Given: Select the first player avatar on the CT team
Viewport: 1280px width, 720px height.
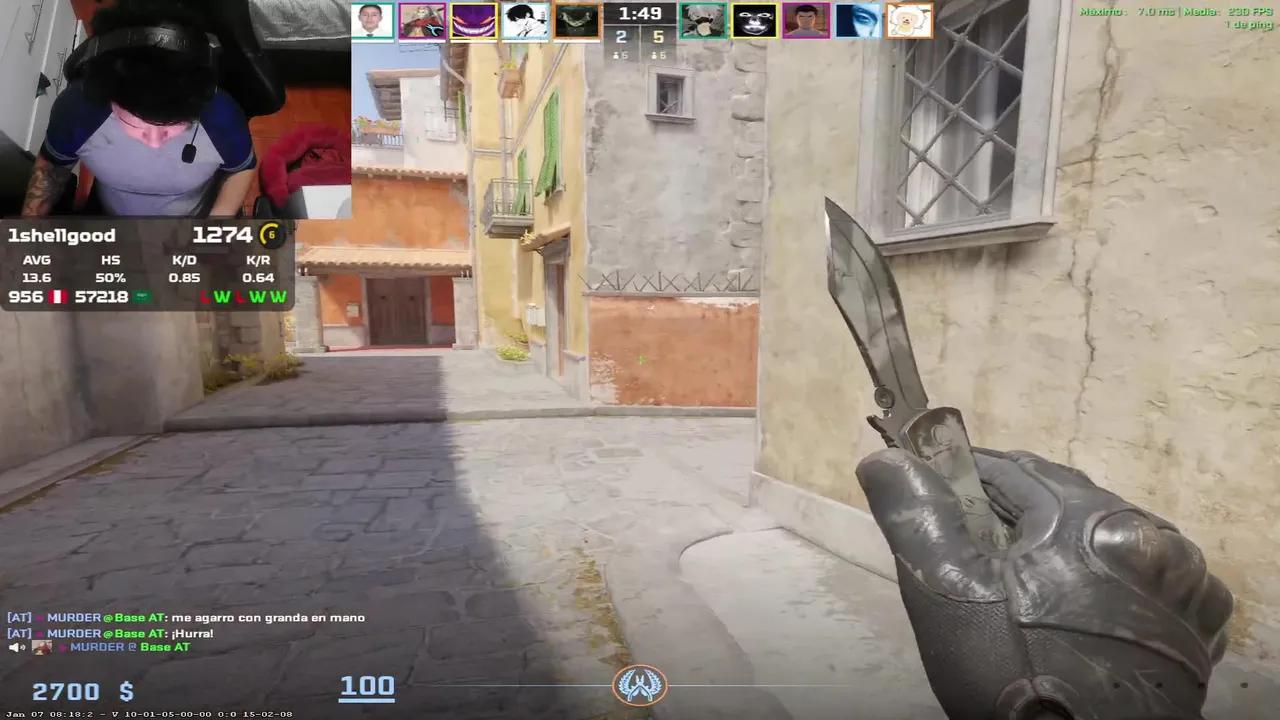Looking at the screenshot, I should 372,20.
